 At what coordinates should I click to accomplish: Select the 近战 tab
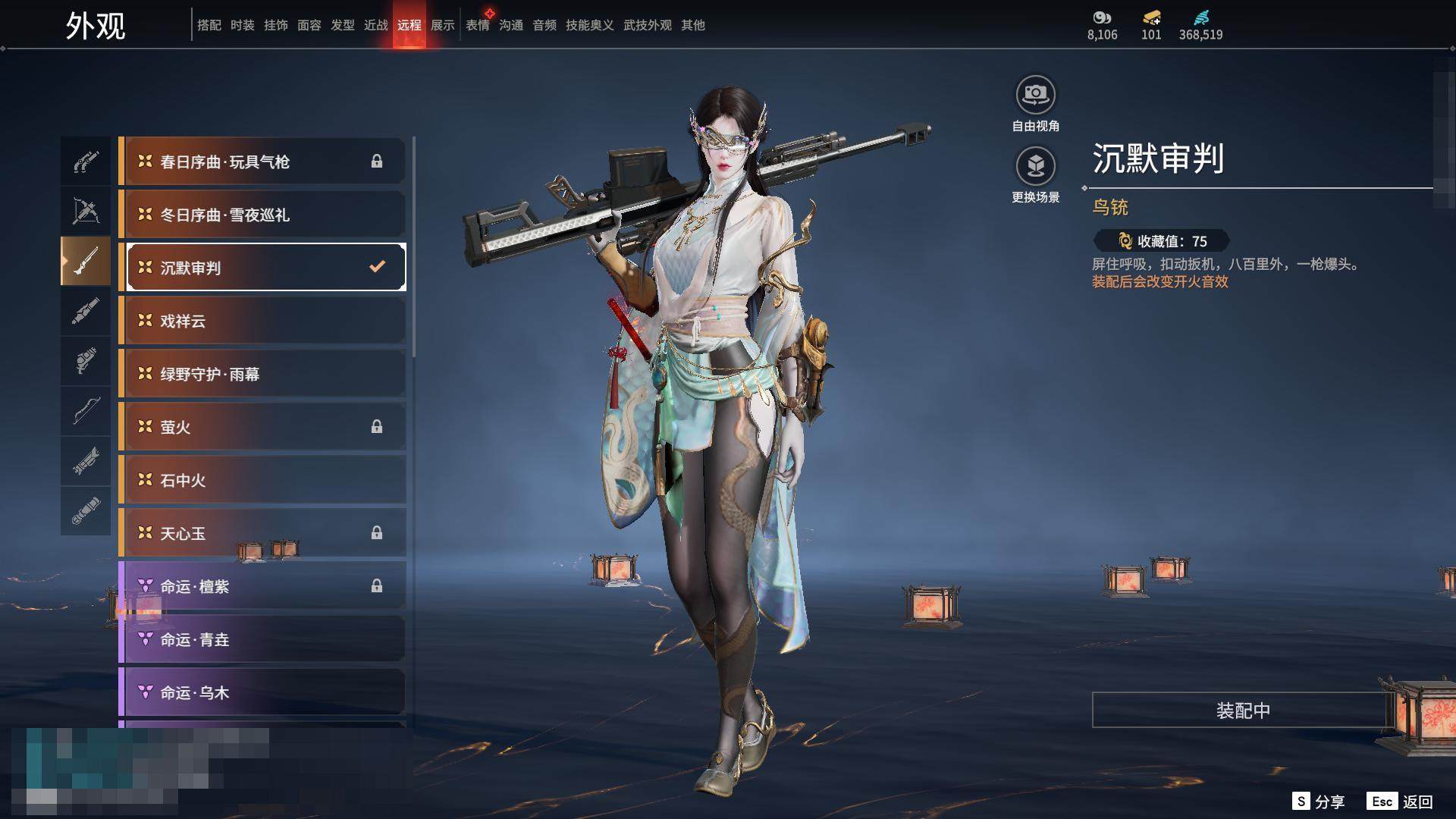click(376, 25)
